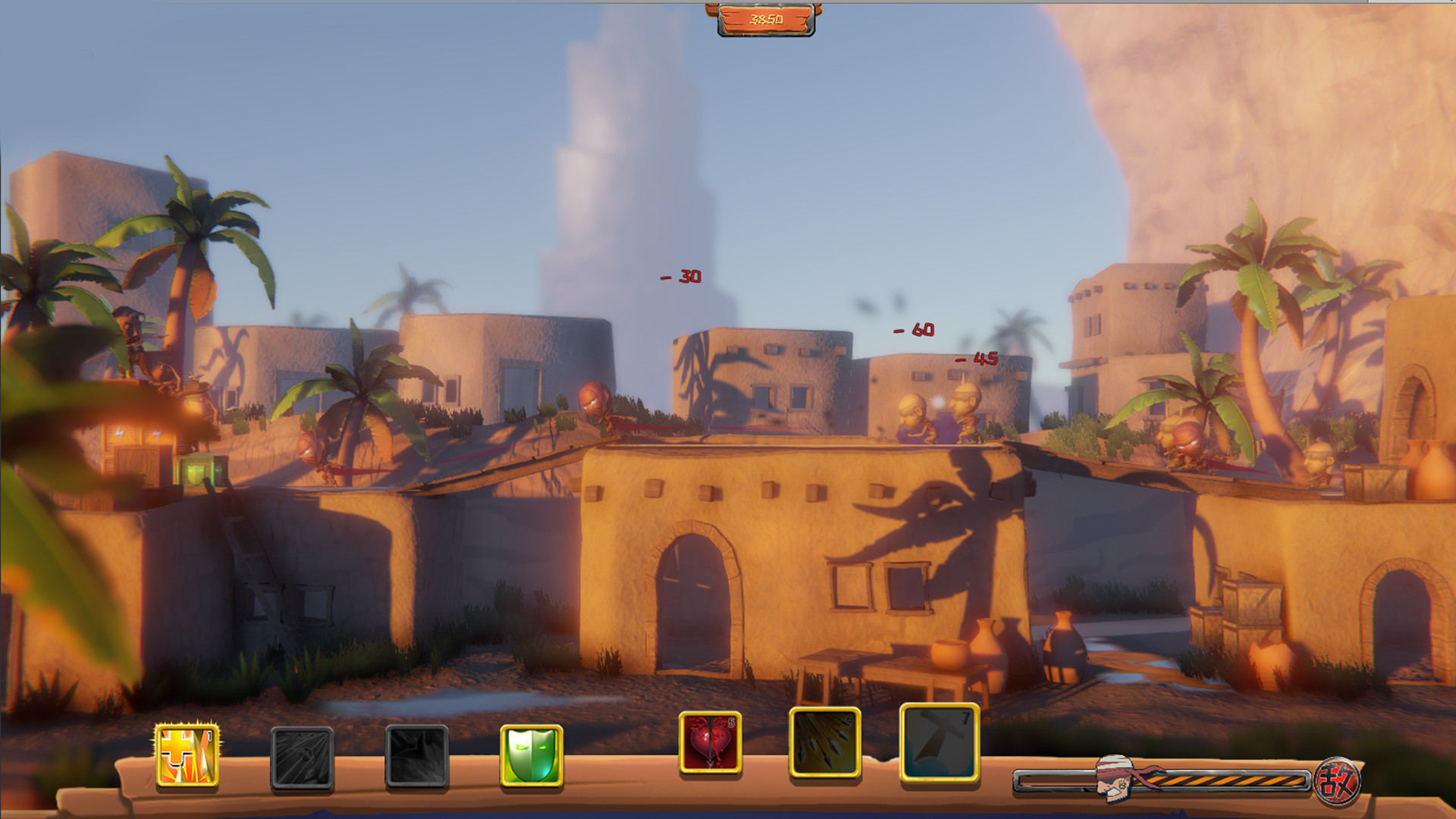Choose the hammer ability slot

pos(939,742)
